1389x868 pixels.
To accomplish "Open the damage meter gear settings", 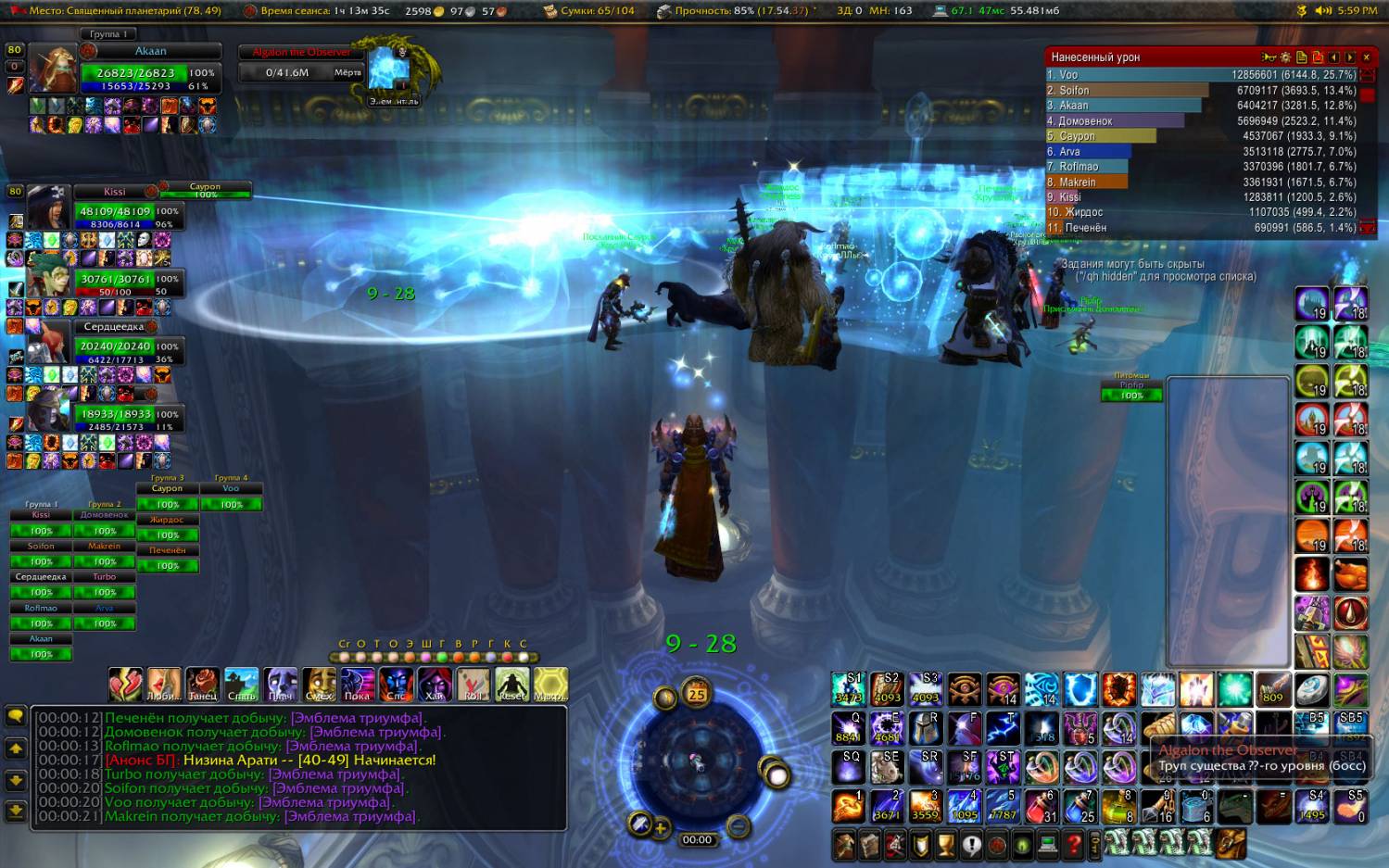I will pyautogui.click(x=1285, y=57).
